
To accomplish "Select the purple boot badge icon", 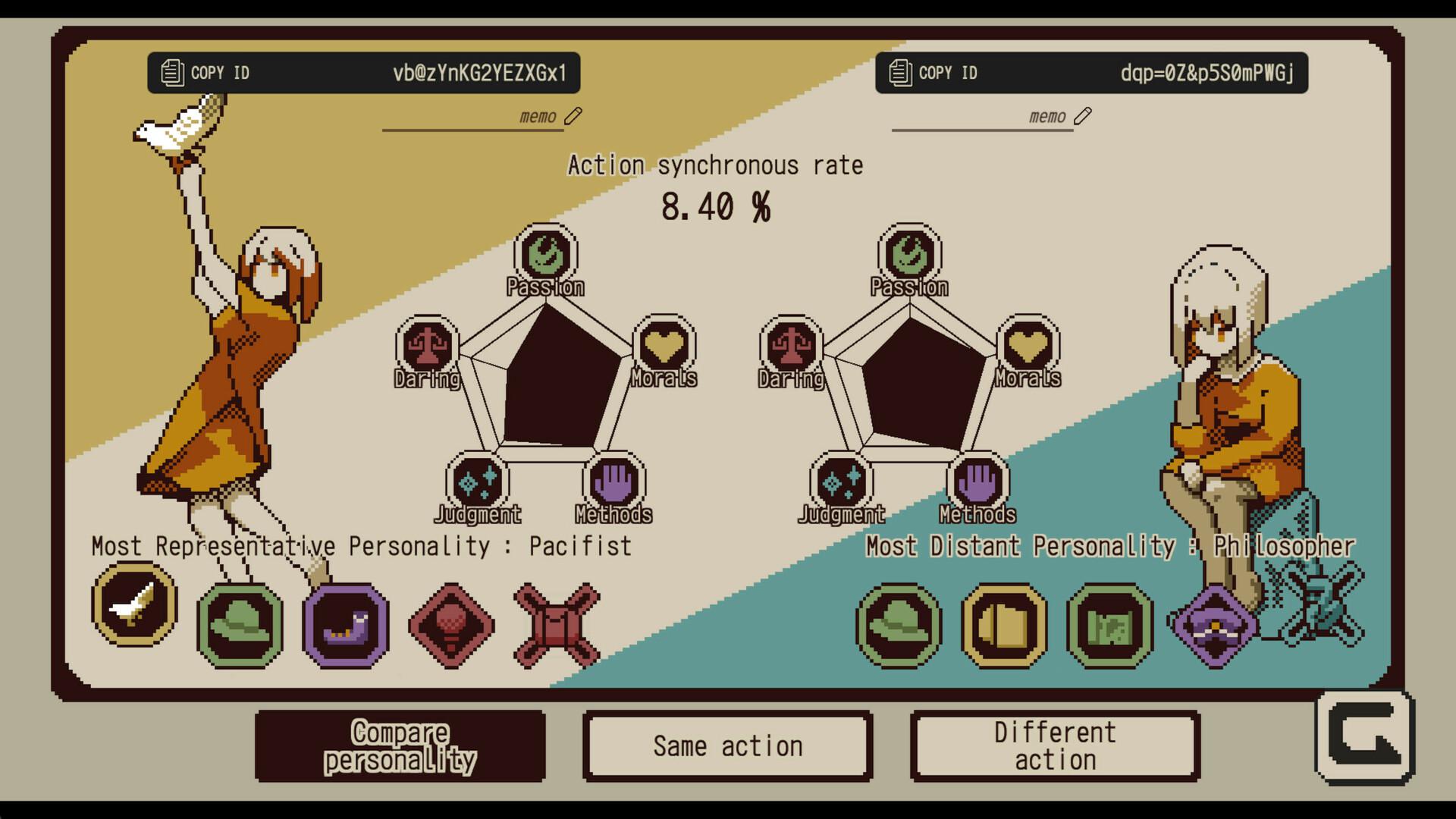I will pos(345,623).
